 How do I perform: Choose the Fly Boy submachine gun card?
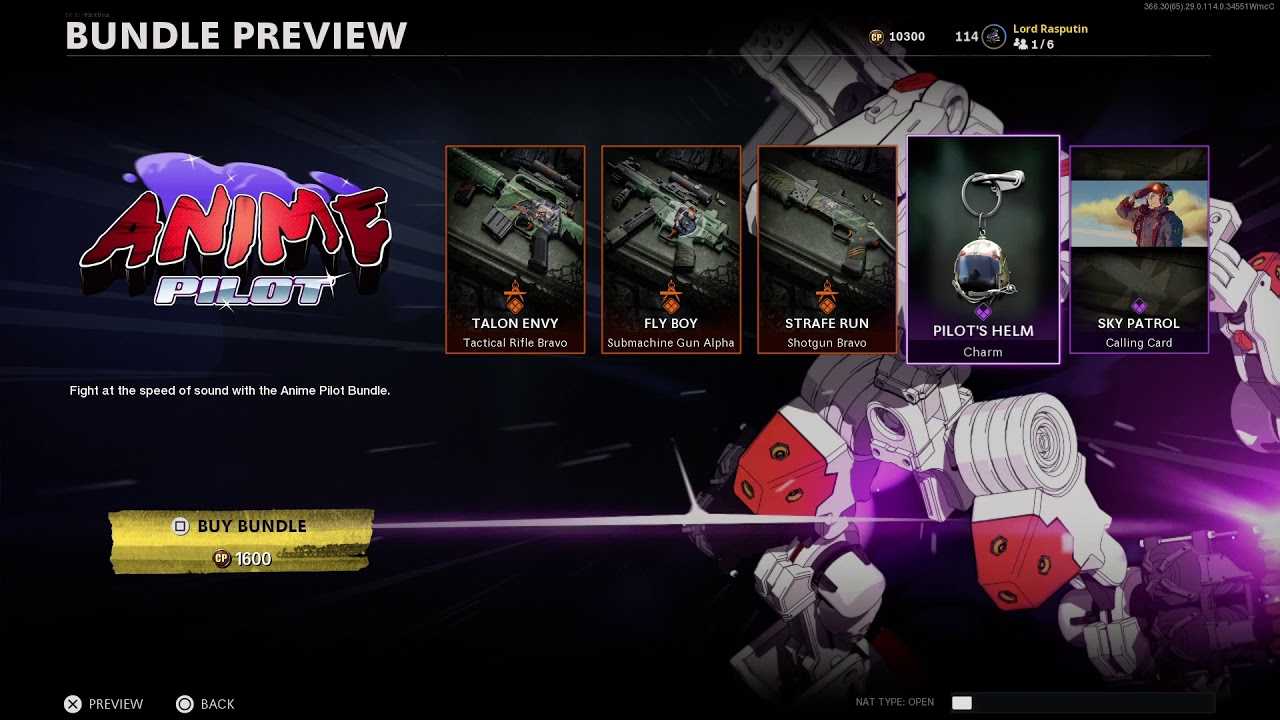(x=671, y=249)
